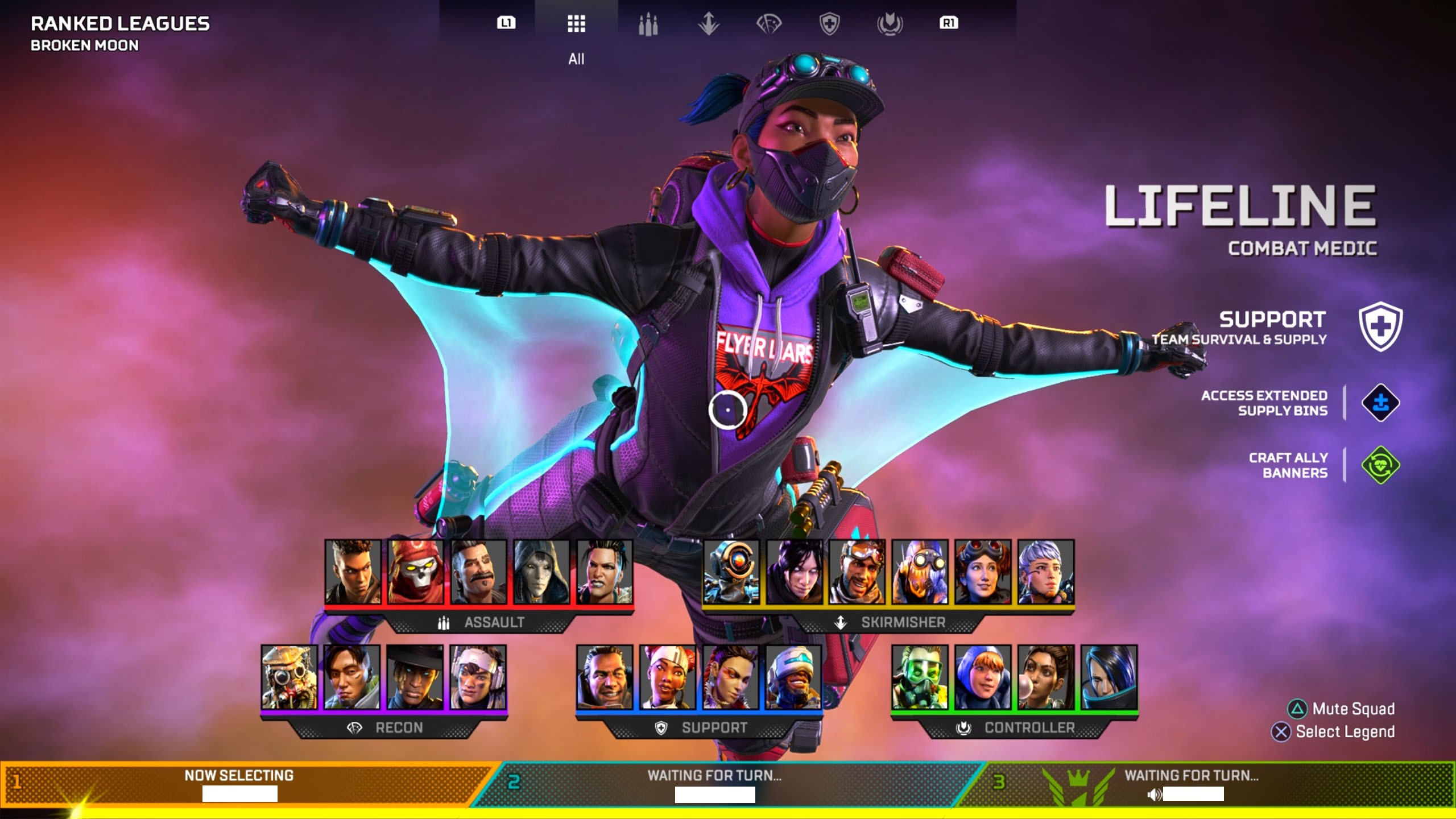
Task: Switch to the Support class shield tab
Action: [x=829, y=24]
